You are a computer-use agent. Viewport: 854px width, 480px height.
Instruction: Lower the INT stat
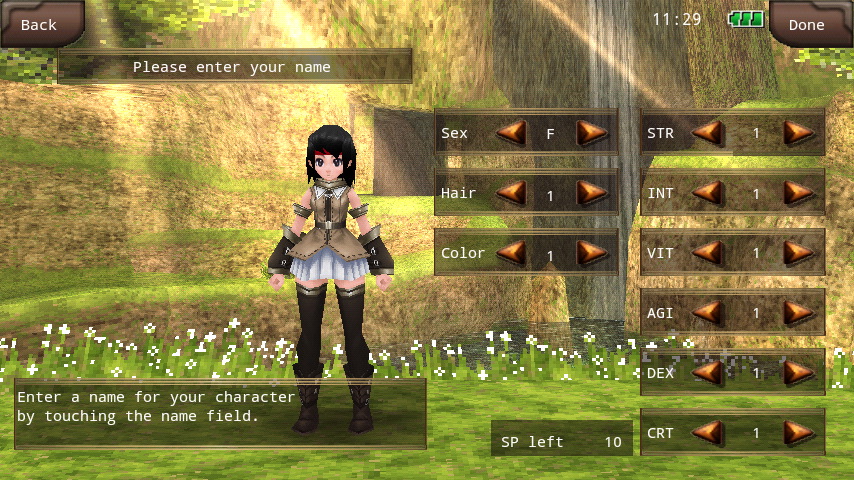pyautogui.click(x=708, y=192)
